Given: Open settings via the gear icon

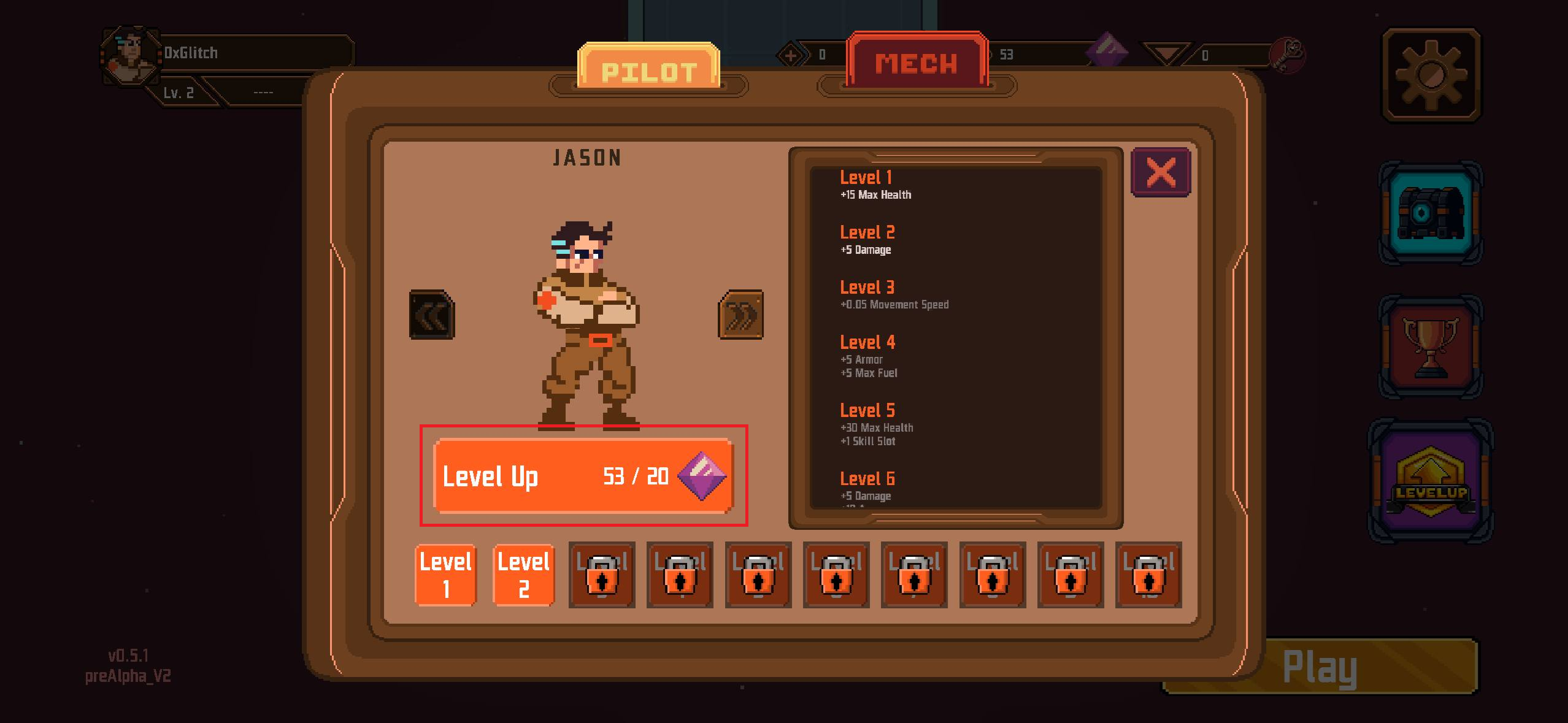Looking at the screenshot, I should 1431,75.
